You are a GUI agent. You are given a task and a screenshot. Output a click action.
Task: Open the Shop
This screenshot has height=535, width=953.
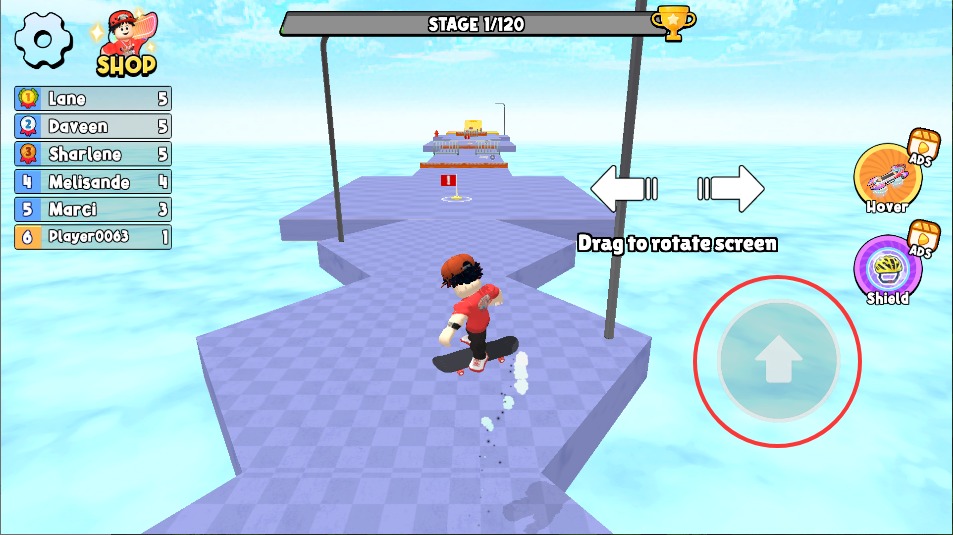tap(126, 46)
